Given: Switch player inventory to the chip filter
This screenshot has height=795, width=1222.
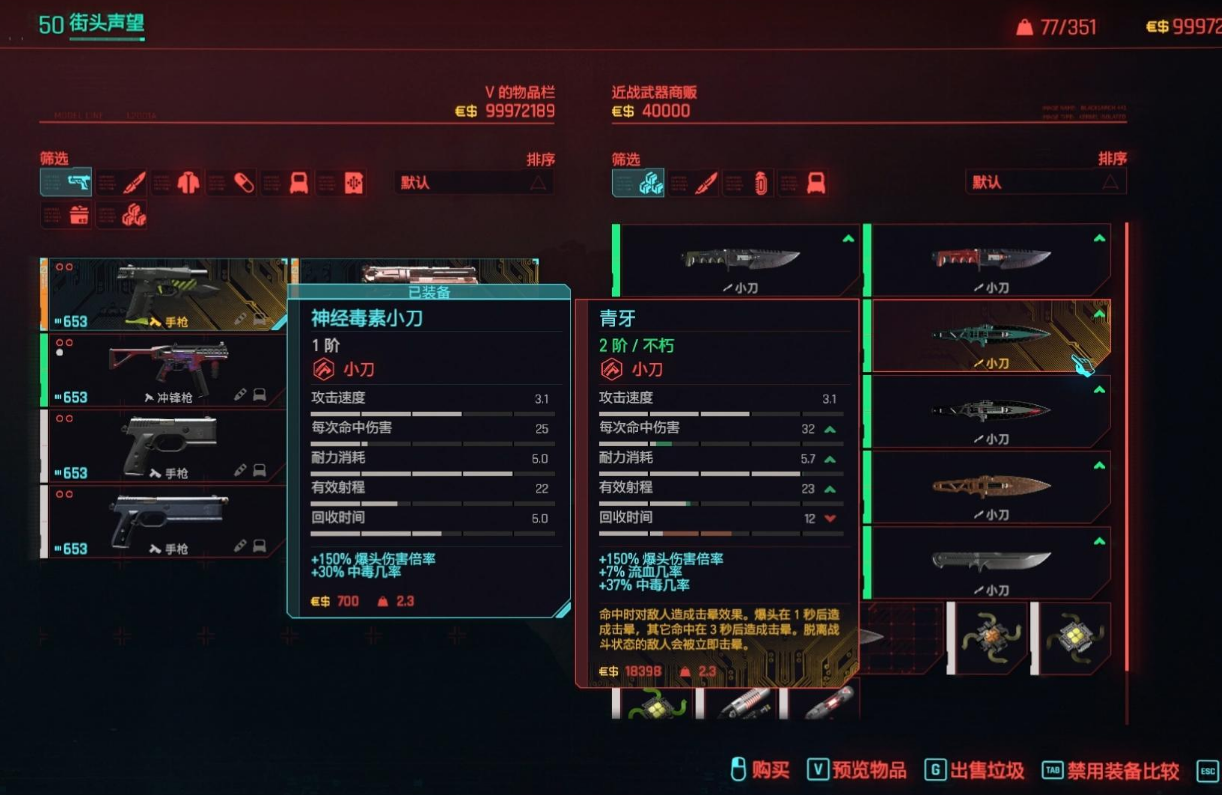Looking at the screenshot, I should click(x=352, y=182).
